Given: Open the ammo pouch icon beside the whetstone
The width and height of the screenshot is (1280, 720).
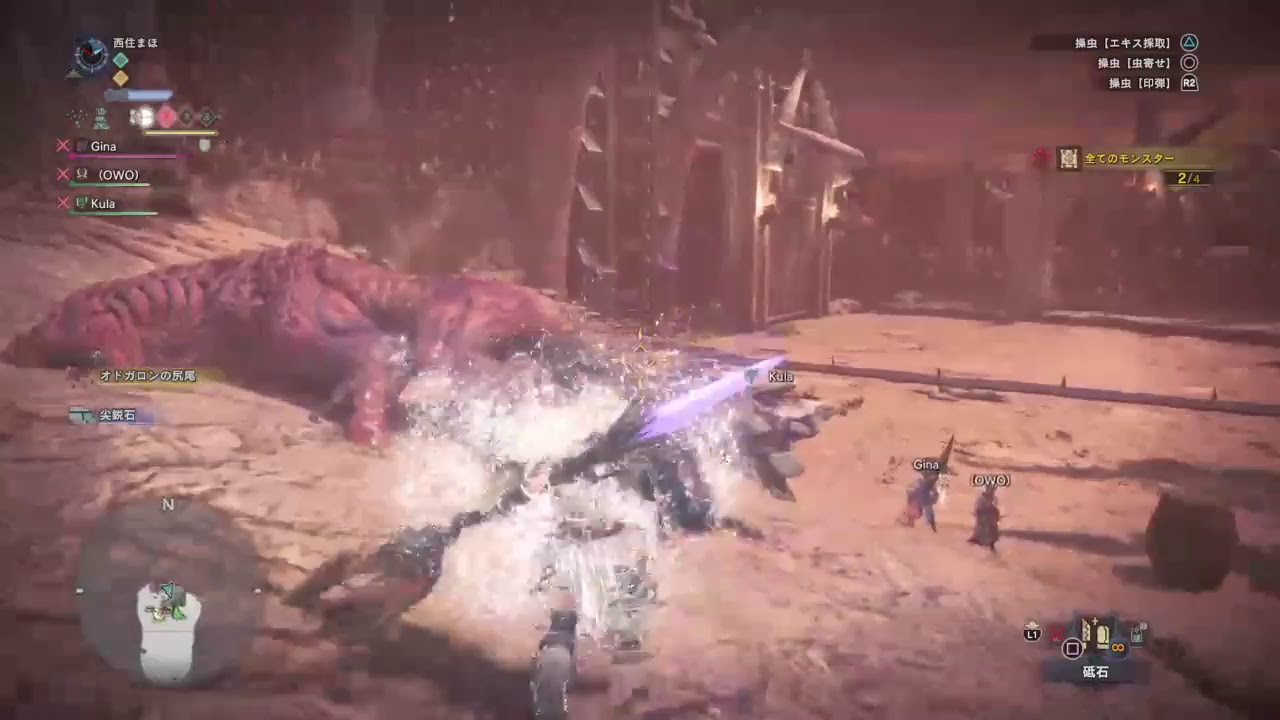Looking at the screenshot, I should pos(1137,633).
